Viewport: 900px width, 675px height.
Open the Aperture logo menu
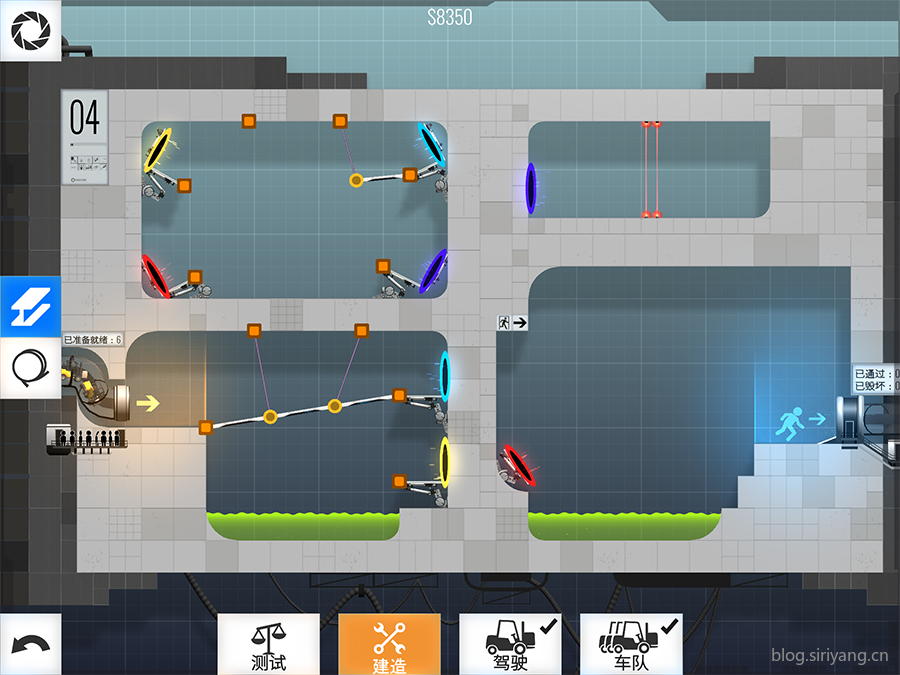coord(30,30)
